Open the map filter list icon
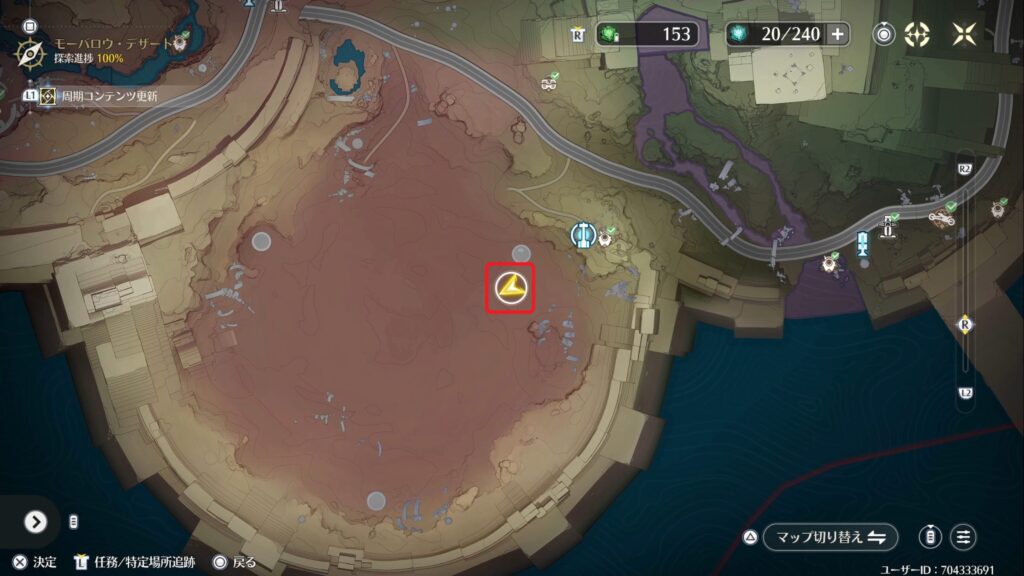This screenshot has height=576, width=1024. coord(964,537)
